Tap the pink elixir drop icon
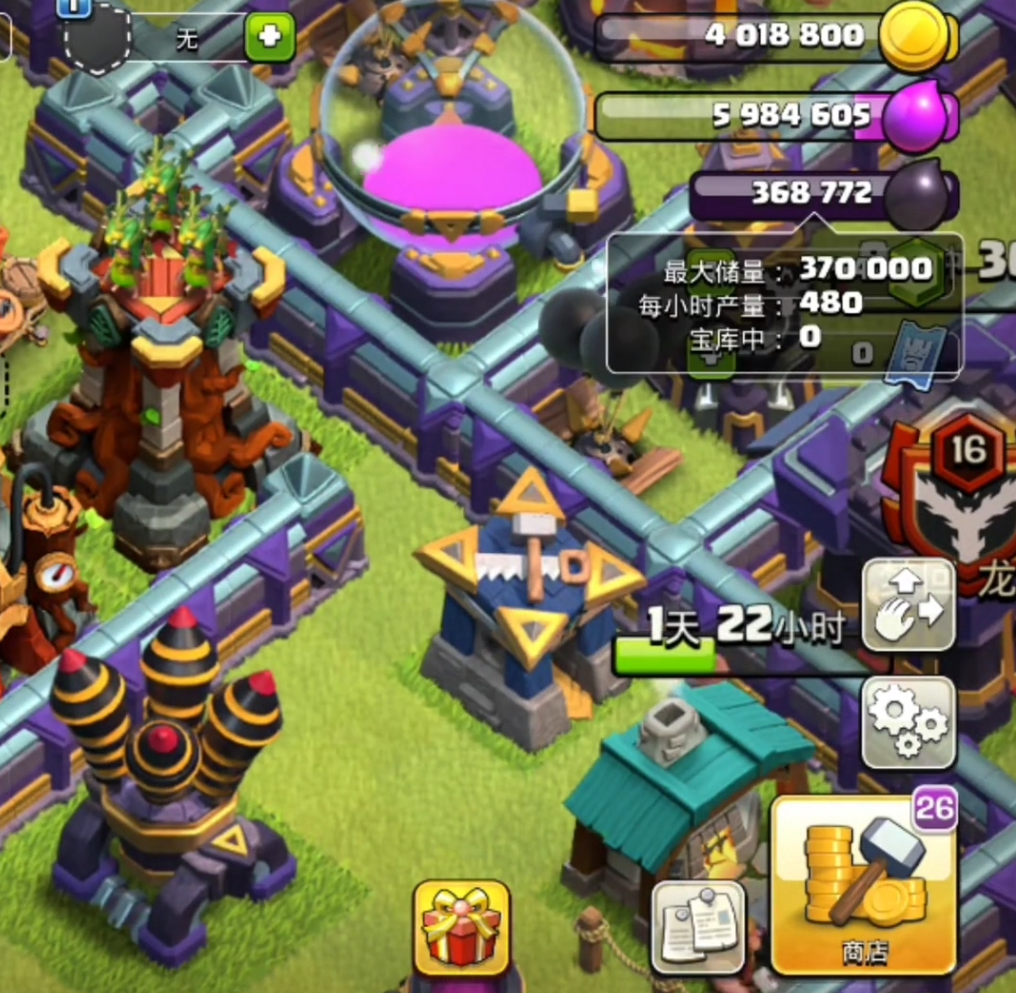 [x=913, y=116]
